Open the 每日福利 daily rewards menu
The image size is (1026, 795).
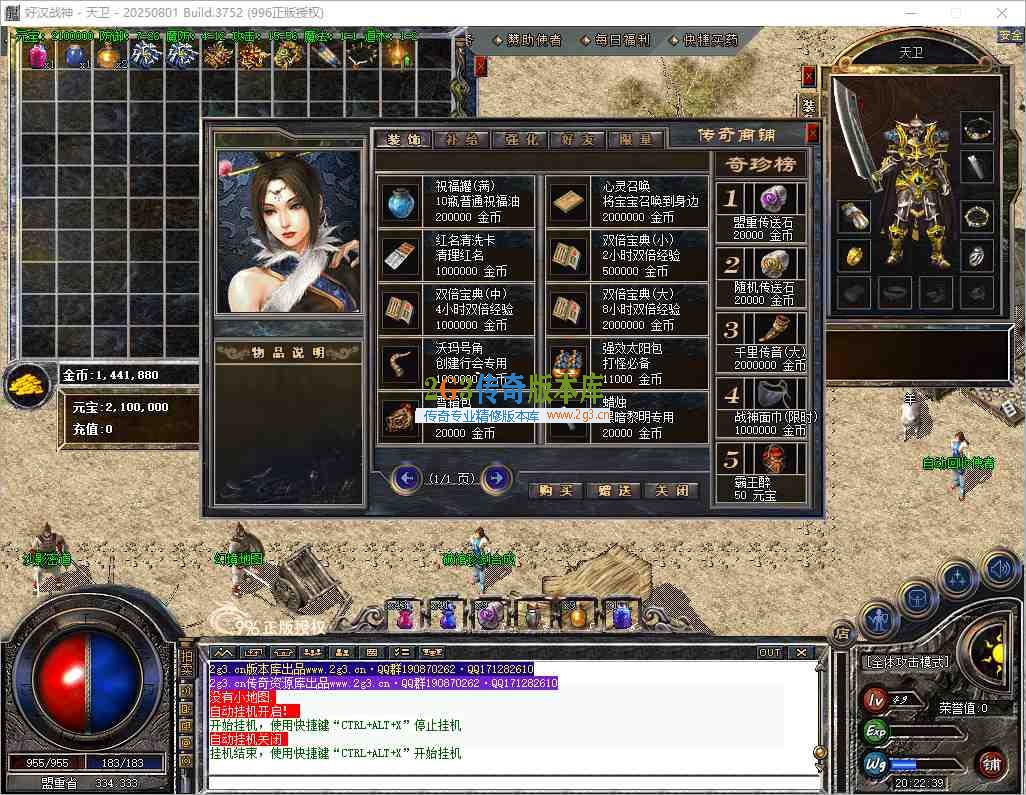(x=616, y=40)
